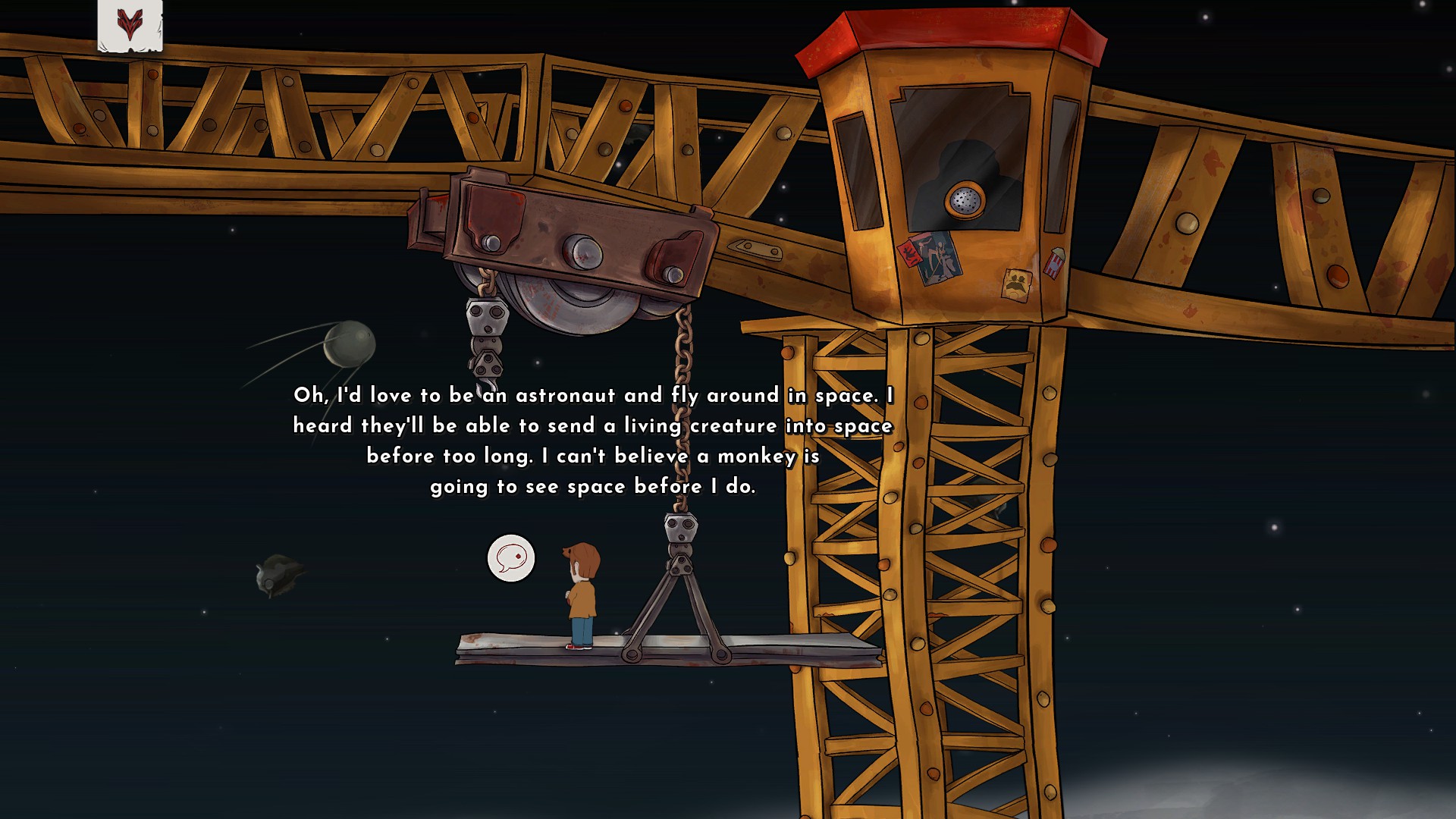The height and width of the screenshot is (819, 1456).
Task: Open the red emblem inventory tab
Action: coord(130,25)
